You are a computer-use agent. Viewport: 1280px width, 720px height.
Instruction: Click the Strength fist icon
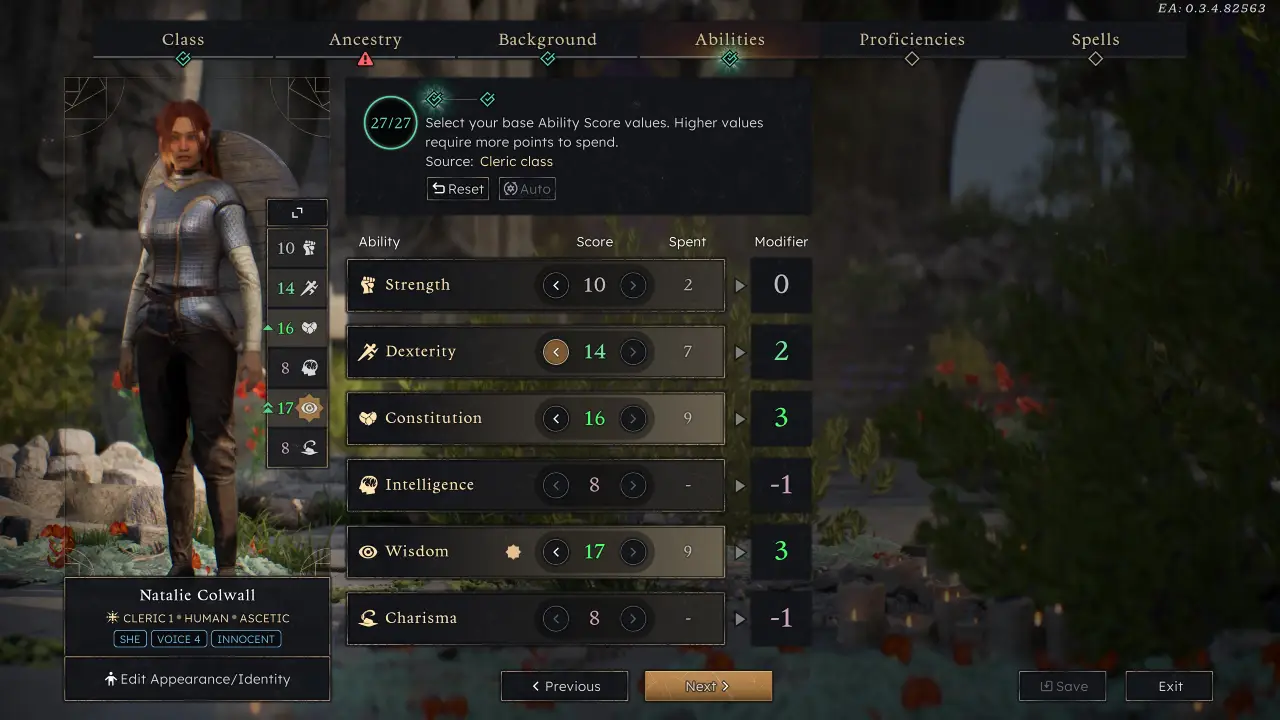pos(369,284)
